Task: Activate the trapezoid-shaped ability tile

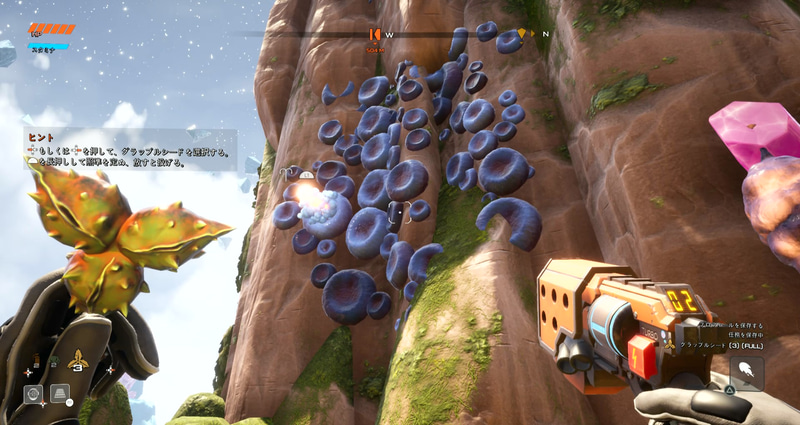Action: 60,393
